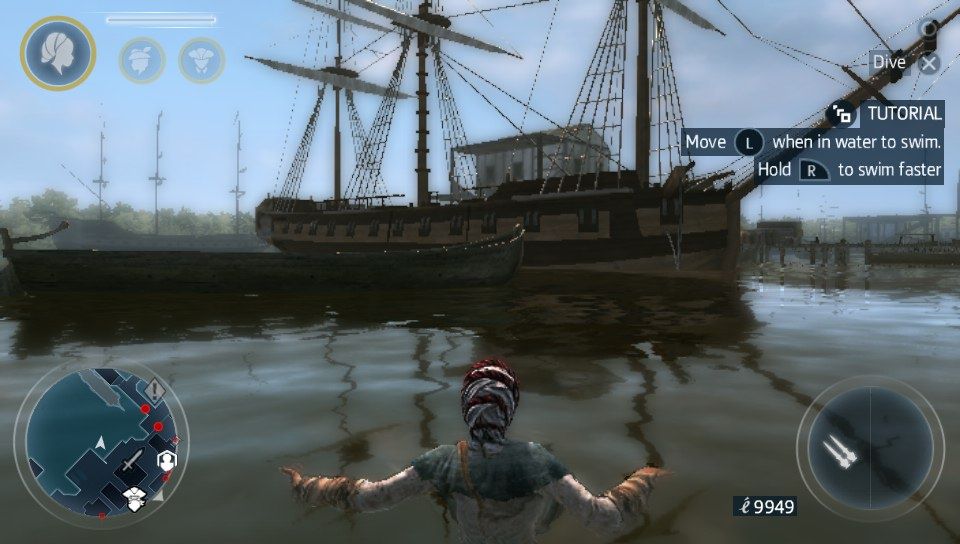The width and height of the screenshot is (960, 544).
Task: Tap the Dive action label
Action: click(889, 62)
